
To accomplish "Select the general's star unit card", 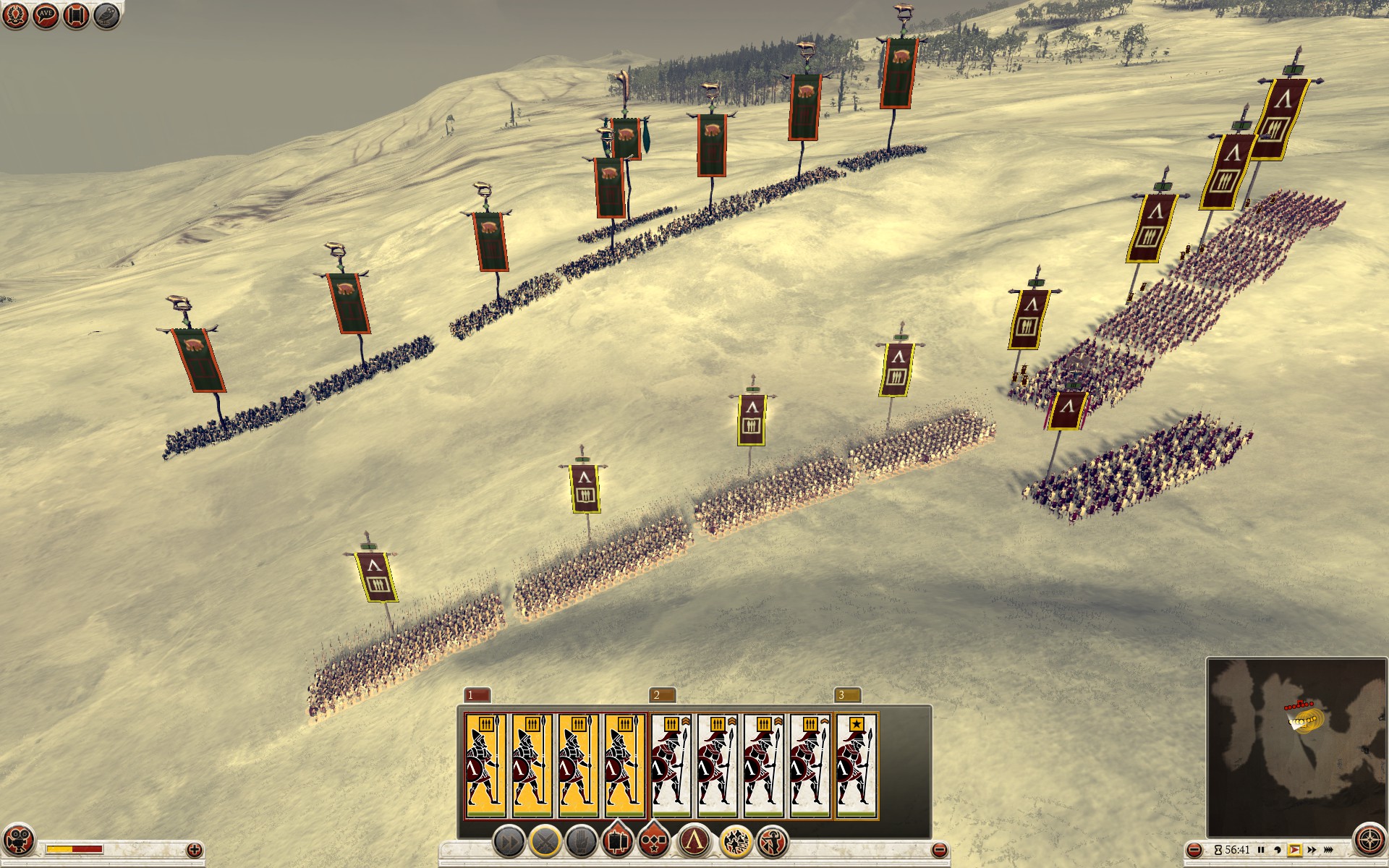I will click(857, 765).
